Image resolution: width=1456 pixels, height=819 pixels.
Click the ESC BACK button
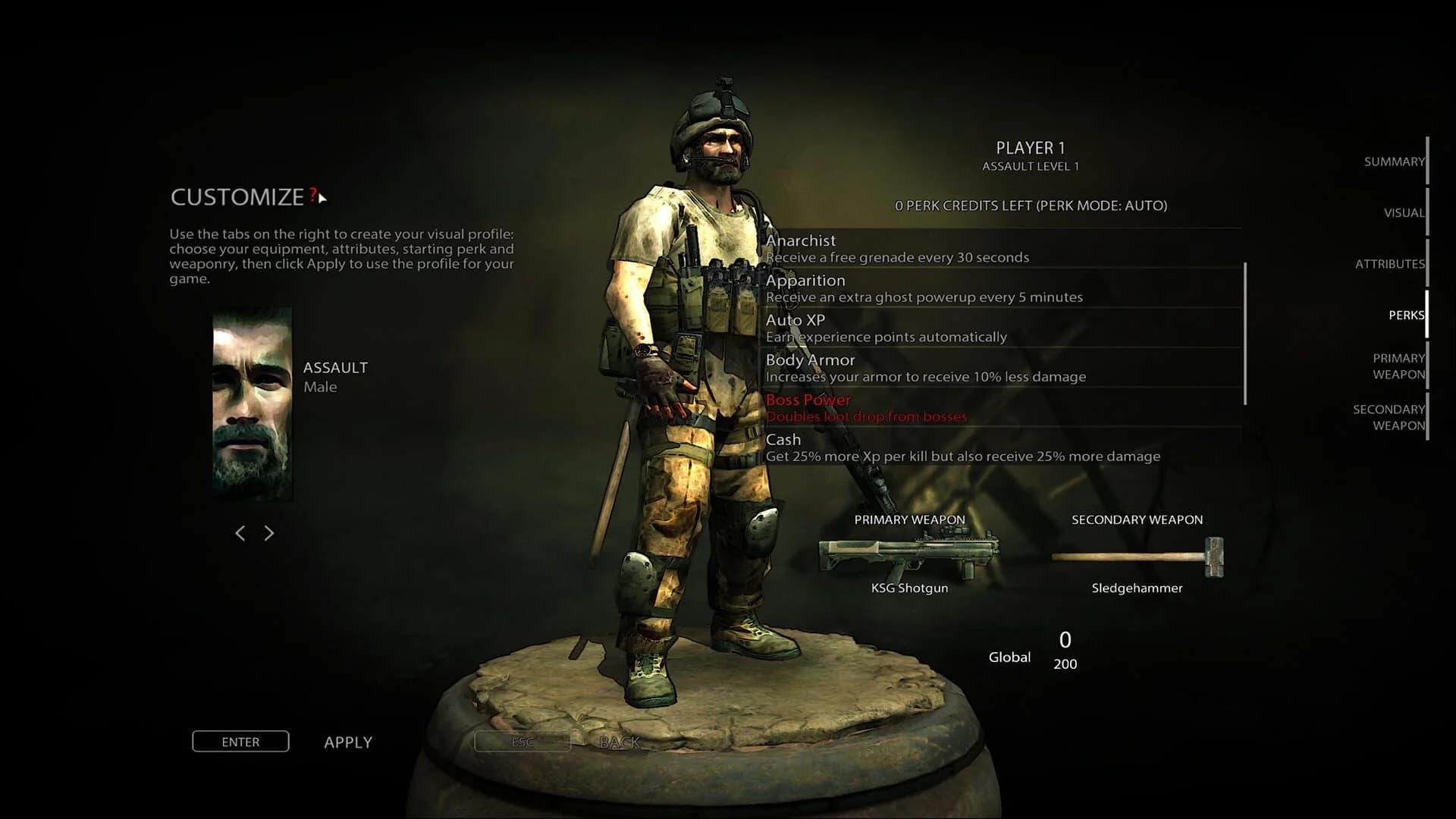click(522, 742)
